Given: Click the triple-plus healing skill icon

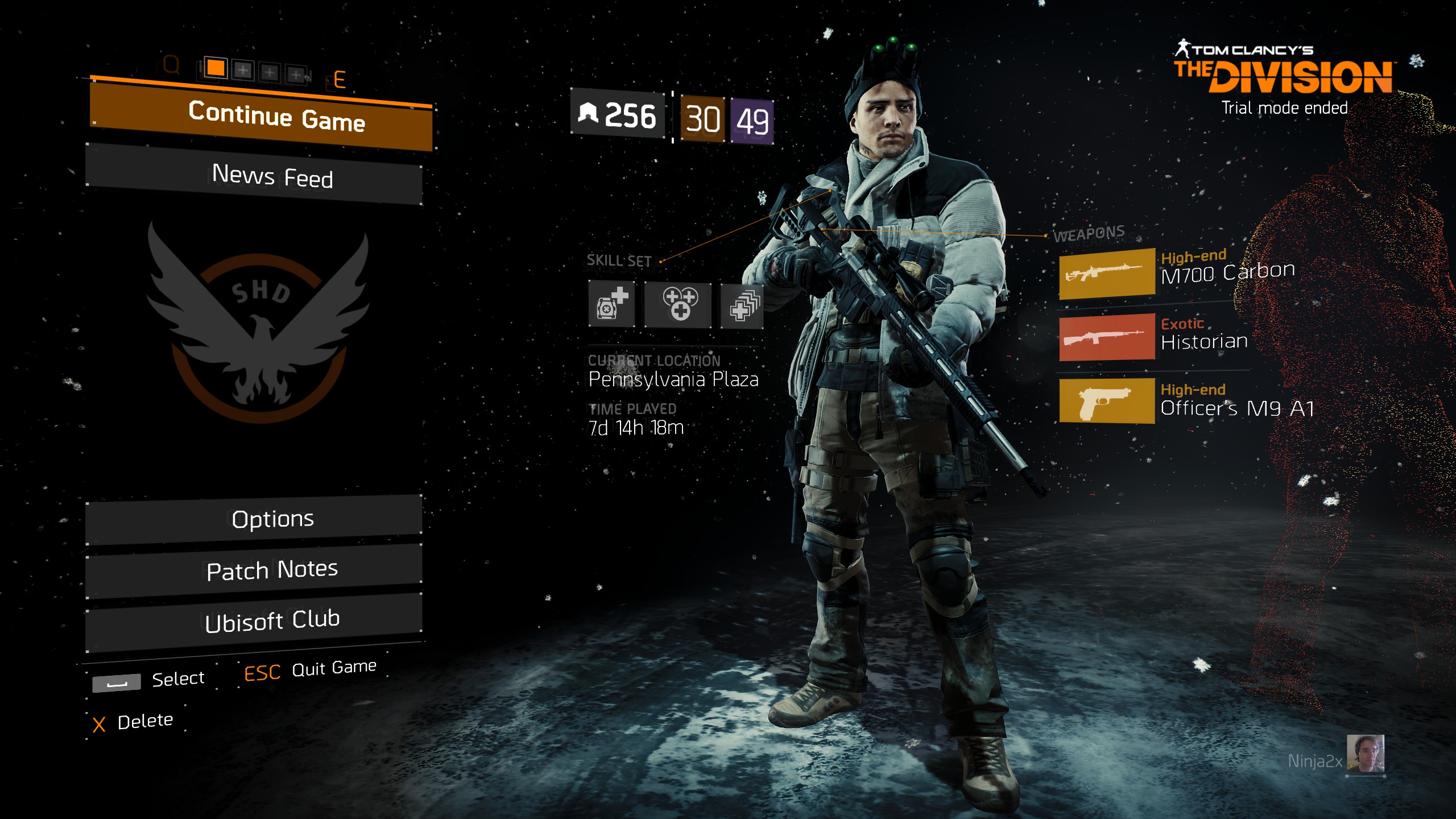Looking at the screenshot, I should tap(678, 304).
